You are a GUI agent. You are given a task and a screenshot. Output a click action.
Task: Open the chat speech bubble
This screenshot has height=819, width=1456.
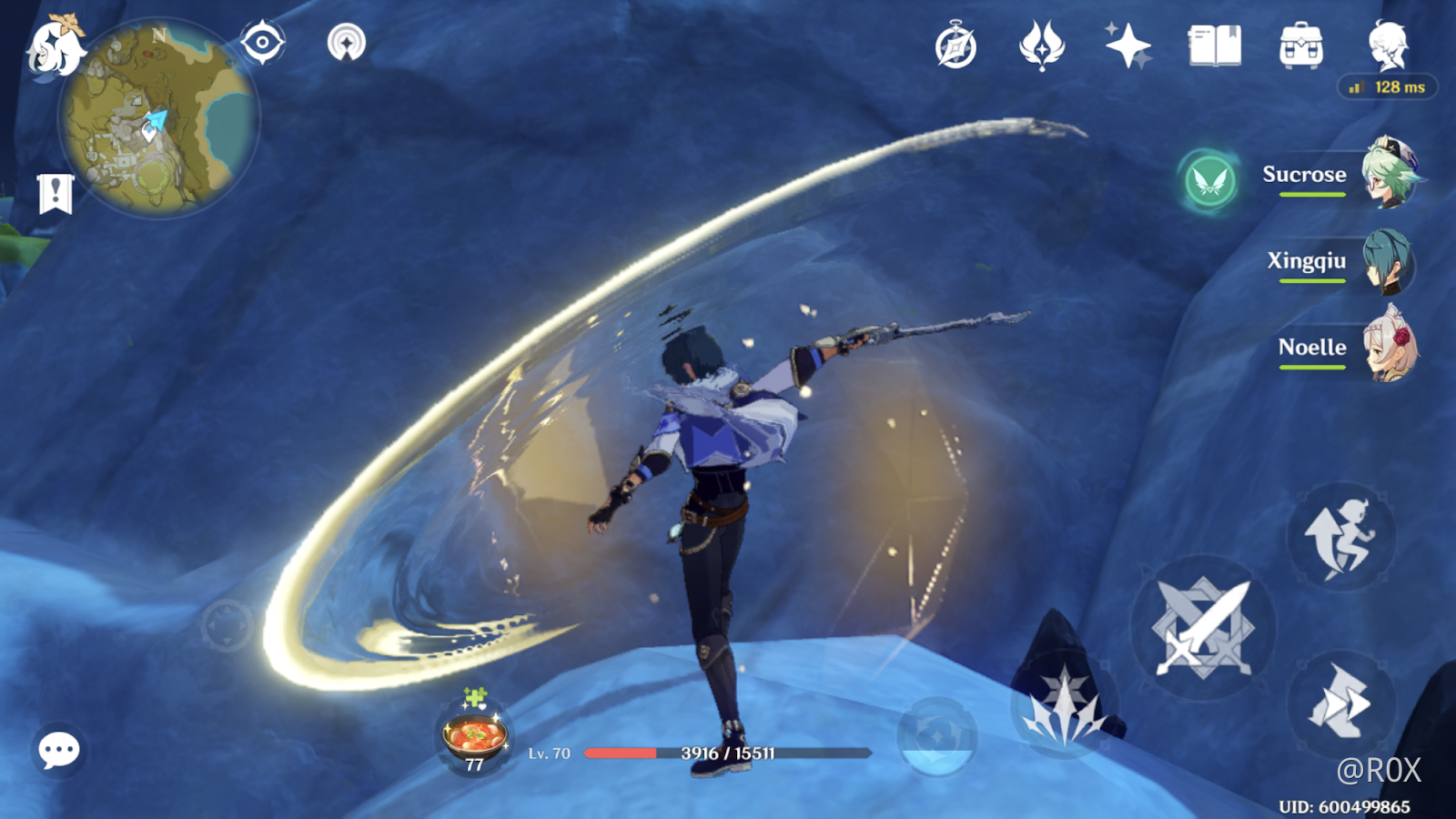(58, 752)
